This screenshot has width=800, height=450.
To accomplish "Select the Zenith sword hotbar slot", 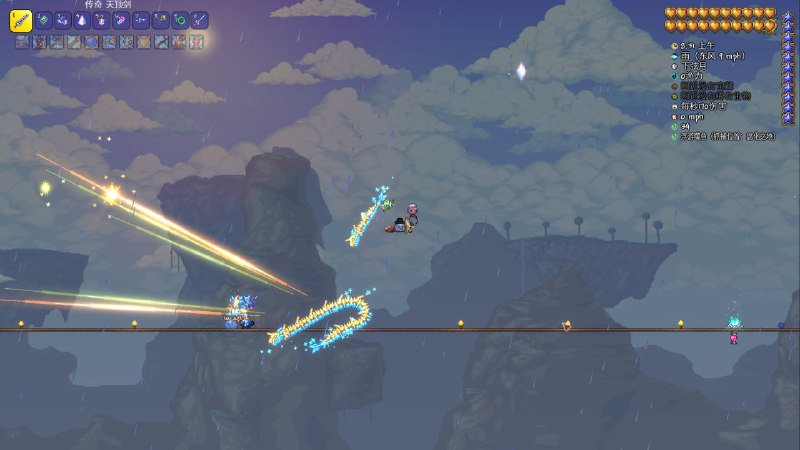I will (x=21, y=19).
